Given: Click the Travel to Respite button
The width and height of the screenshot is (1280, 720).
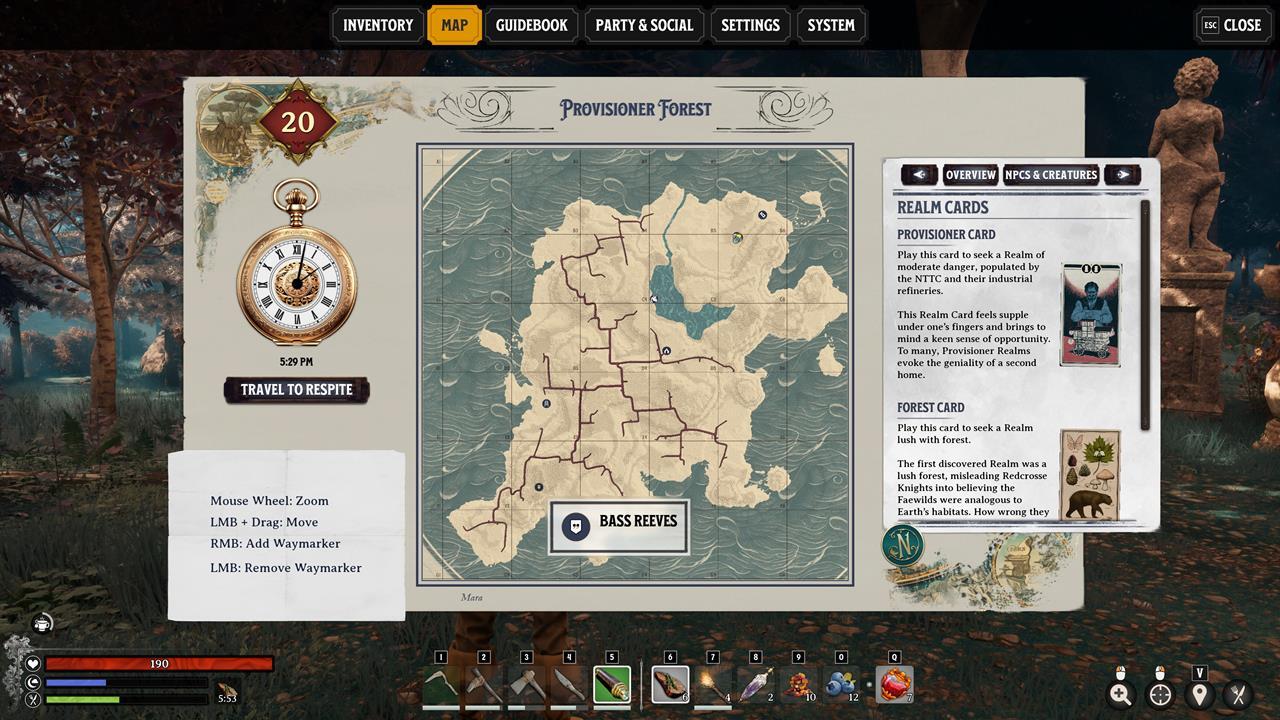Looking at the screenshot, I should [x=297, y=390].
